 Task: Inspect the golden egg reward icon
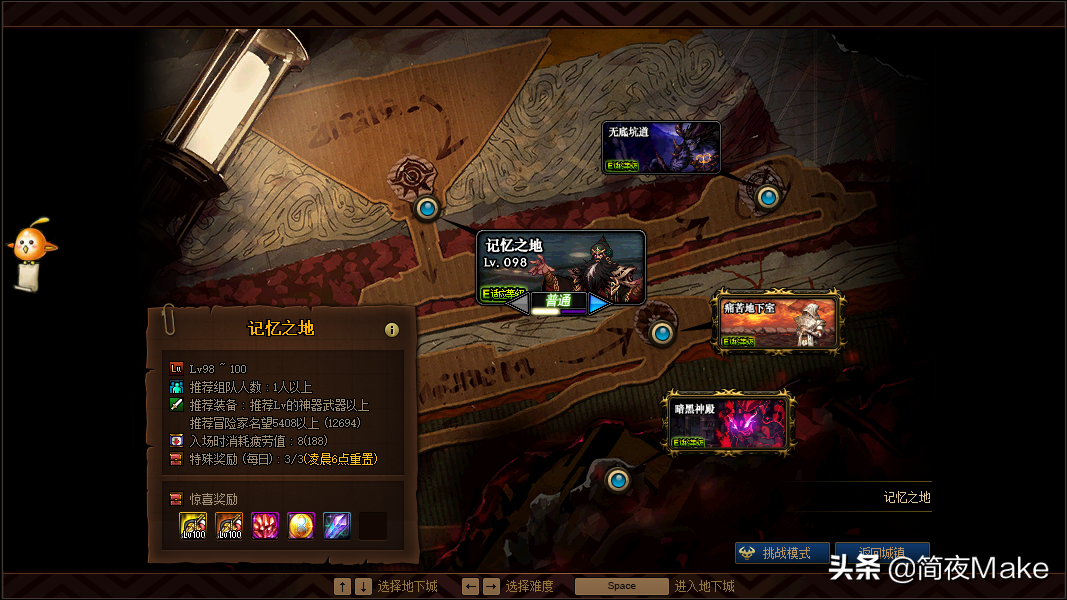pos(301,525)
